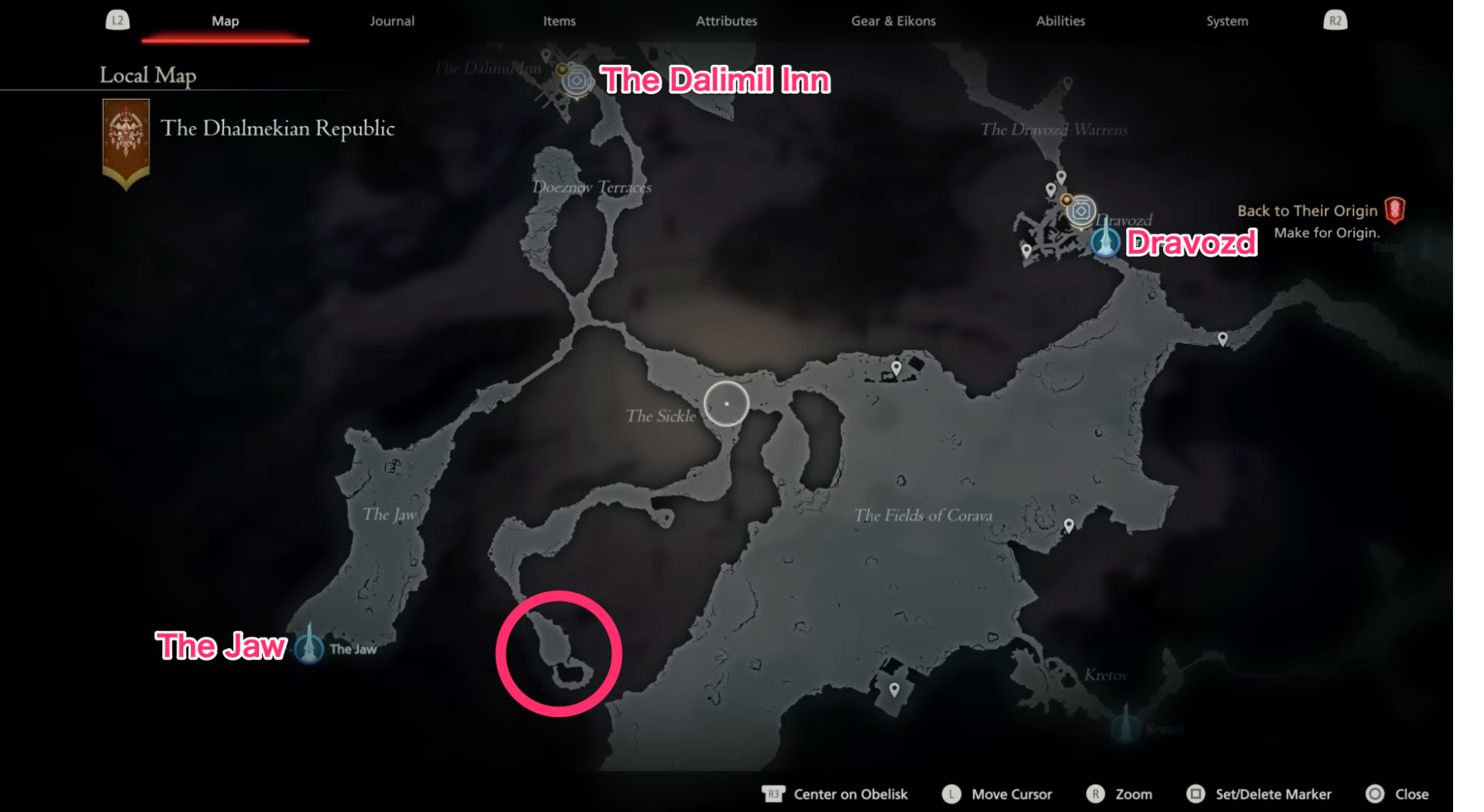Click inside the pink circled area near The Jaw

click(x=560, y=653)
